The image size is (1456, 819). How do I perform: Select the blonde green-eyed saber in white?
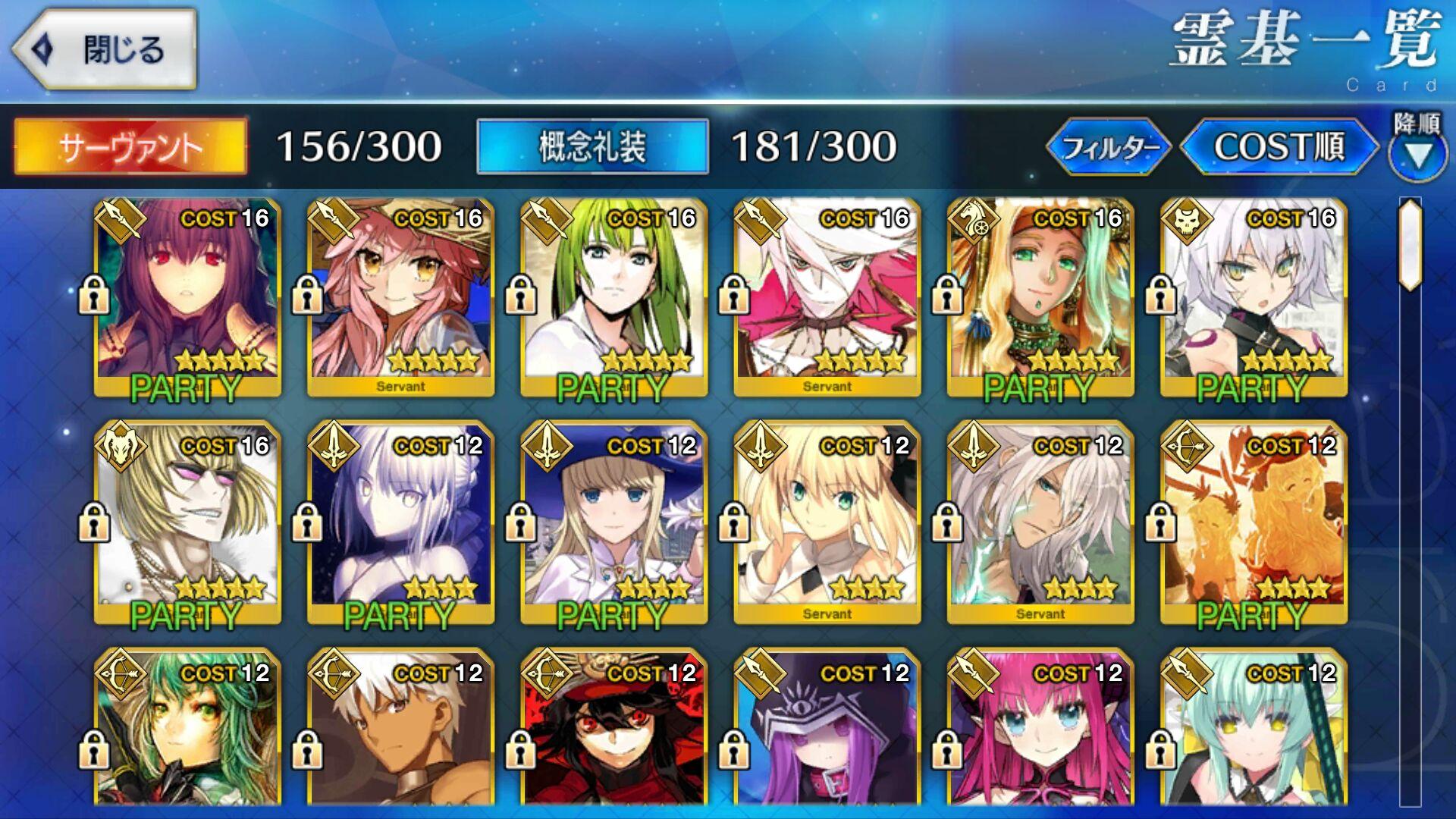(x=827, y=523)
